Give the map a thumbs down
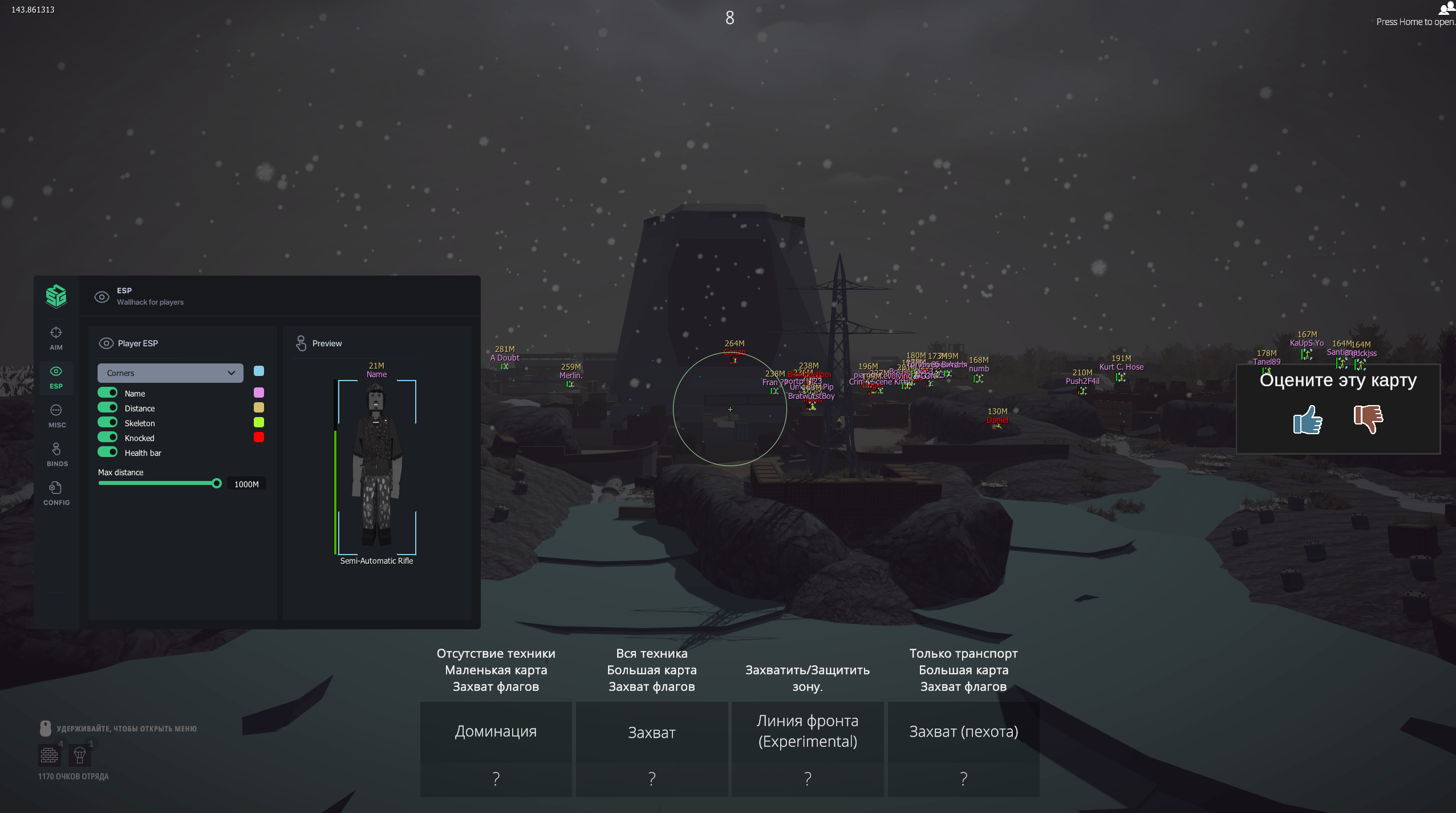The image size is (1456, 813). click(1368, 419)
